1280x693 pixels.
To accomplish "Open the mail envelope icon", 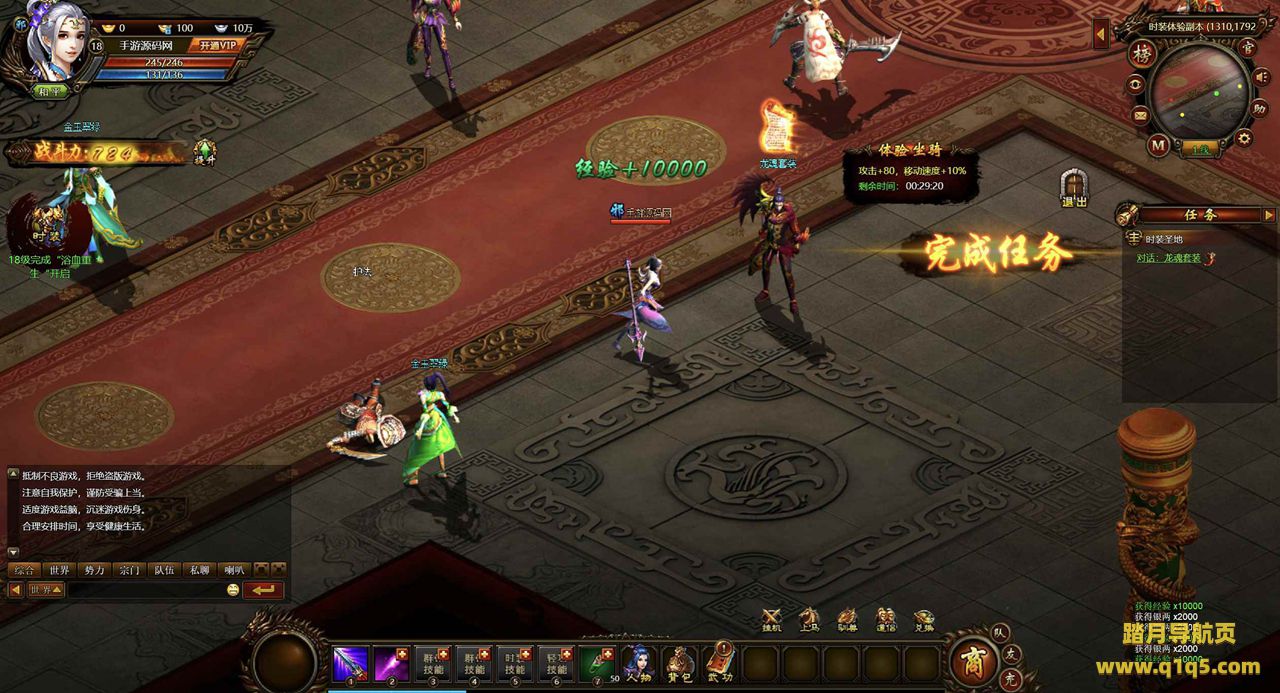I will [1140, 116].
